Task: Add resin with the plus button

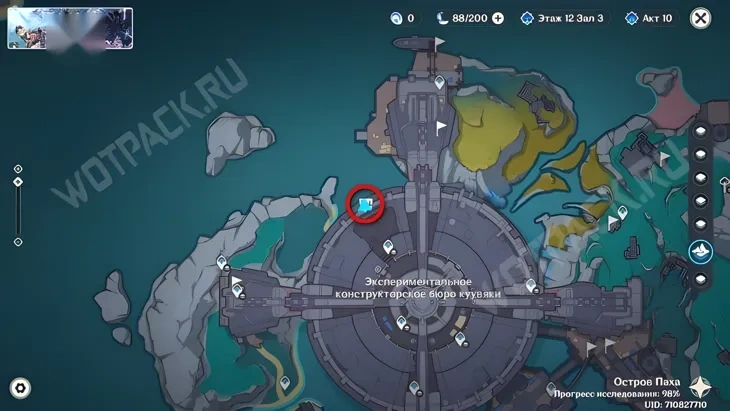Action: click(498, 18)
